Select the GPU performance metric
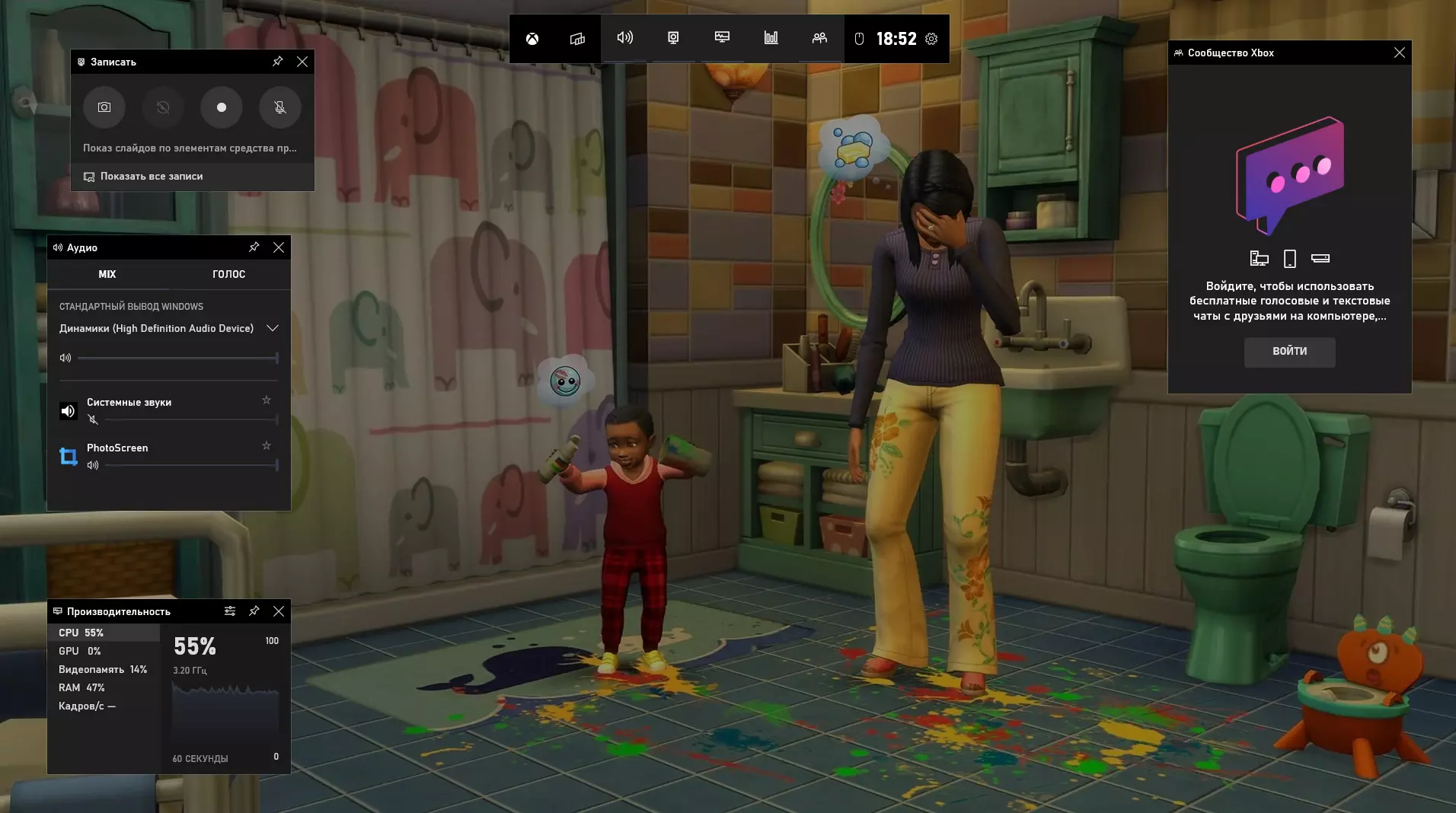 coord(80,651)
